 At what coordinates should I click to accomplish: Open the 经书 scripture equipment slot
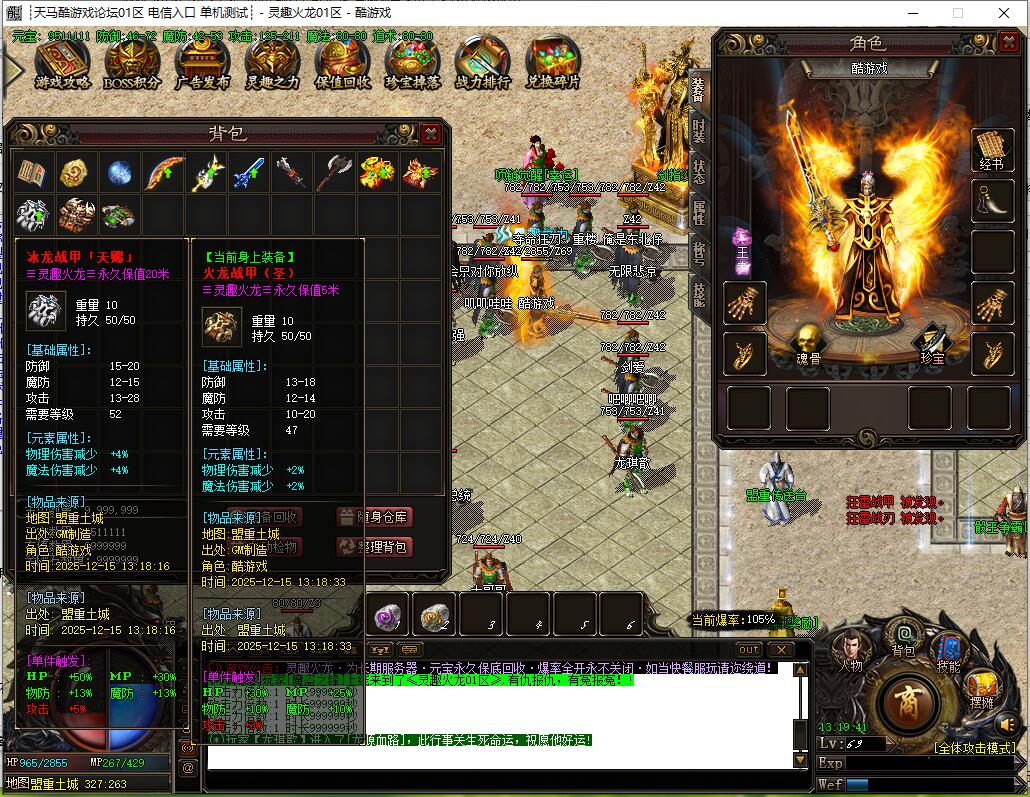point(991,150)
